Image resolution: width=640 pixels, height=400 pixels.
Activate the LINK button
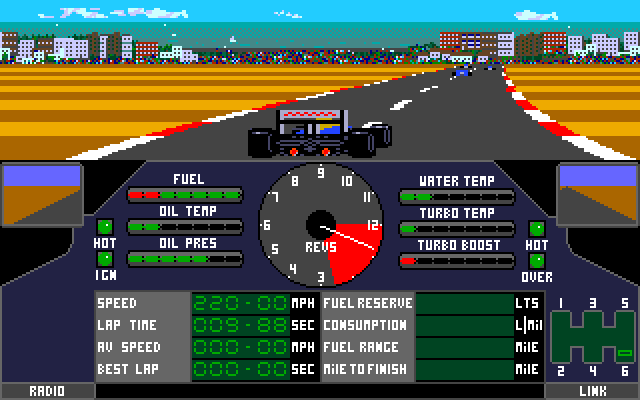pyautogui.click(x=593, y=391)
